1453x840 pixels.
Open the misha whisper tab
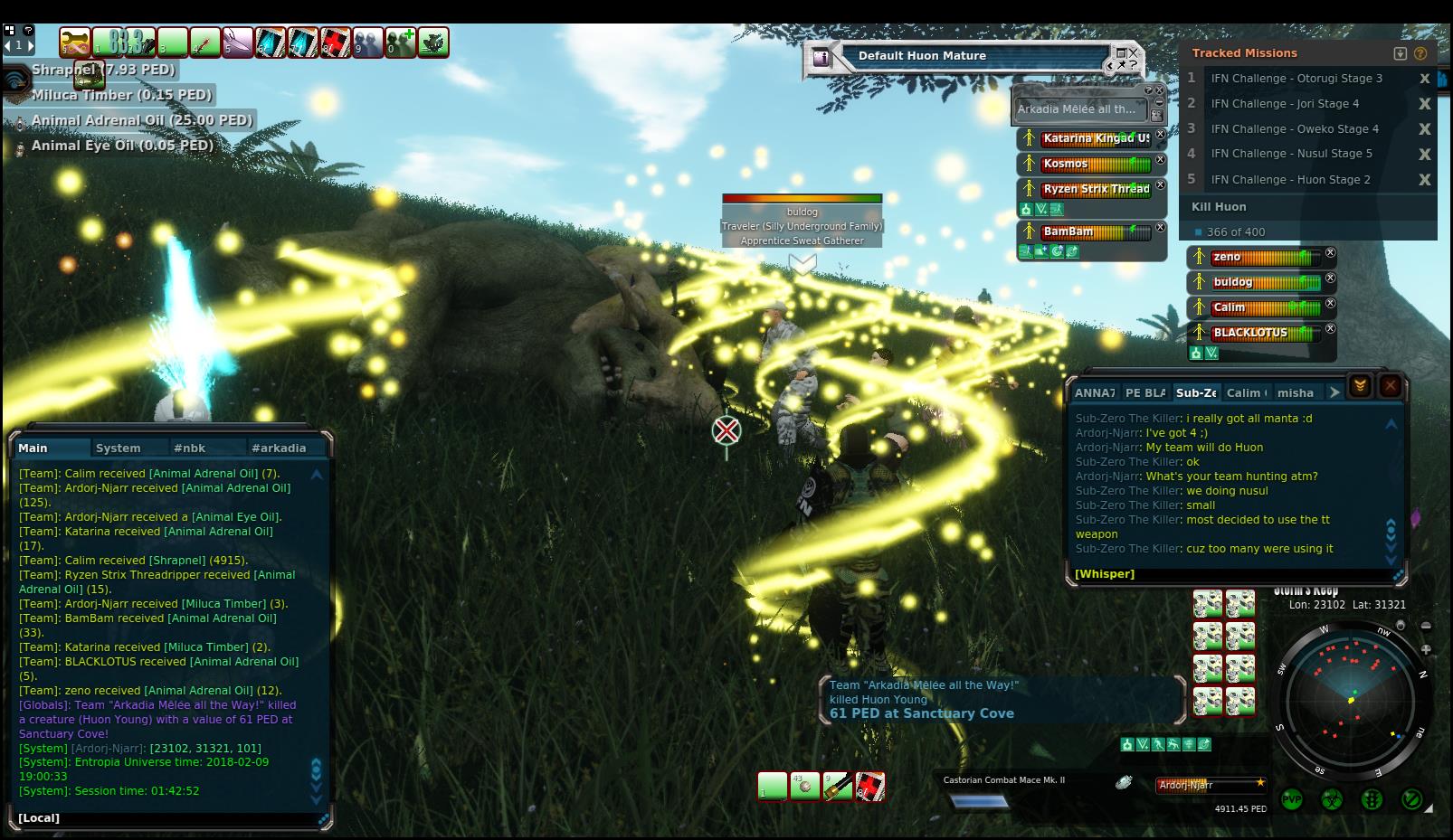pos(1295,392)
